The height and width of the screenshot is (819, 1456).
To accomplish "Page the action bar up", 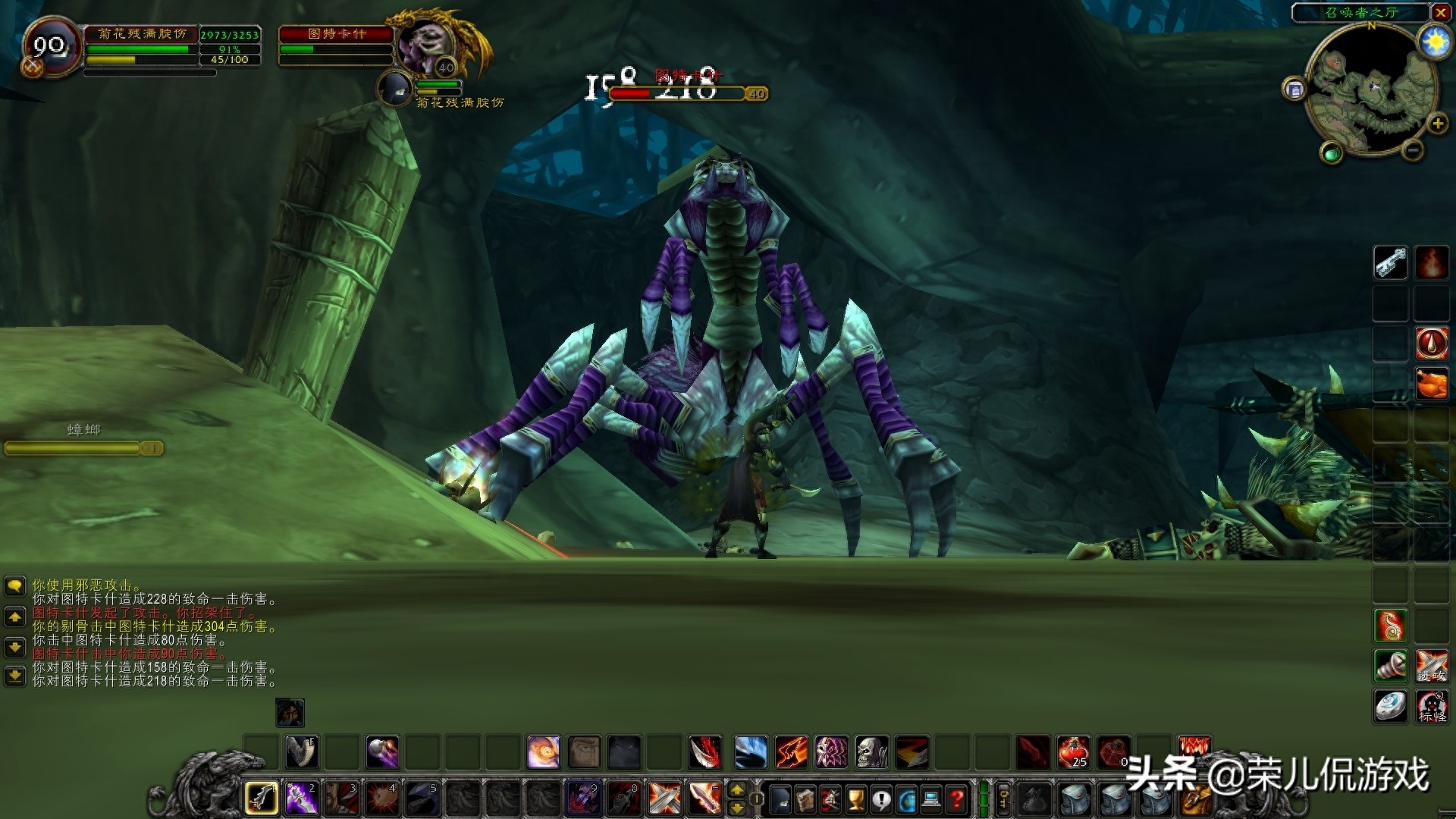I will coord(736,790).
